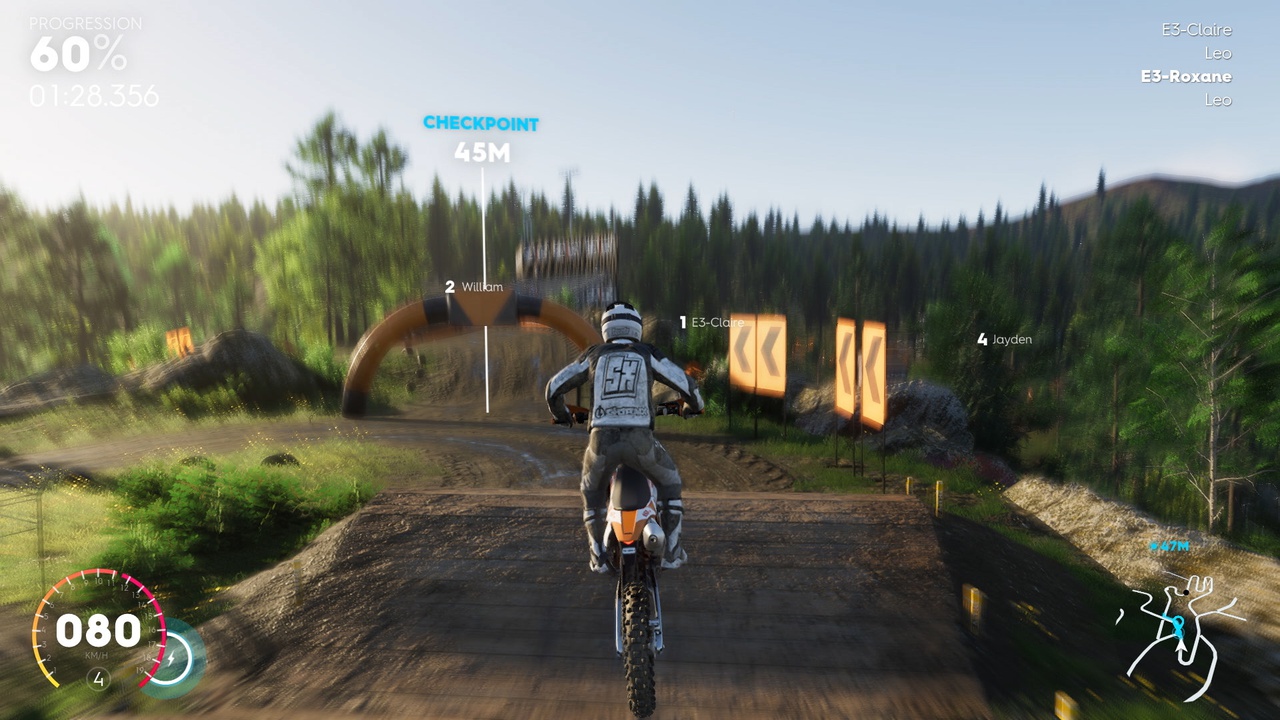
Task: Click the track minimap
Action: tap(1180, 625)
